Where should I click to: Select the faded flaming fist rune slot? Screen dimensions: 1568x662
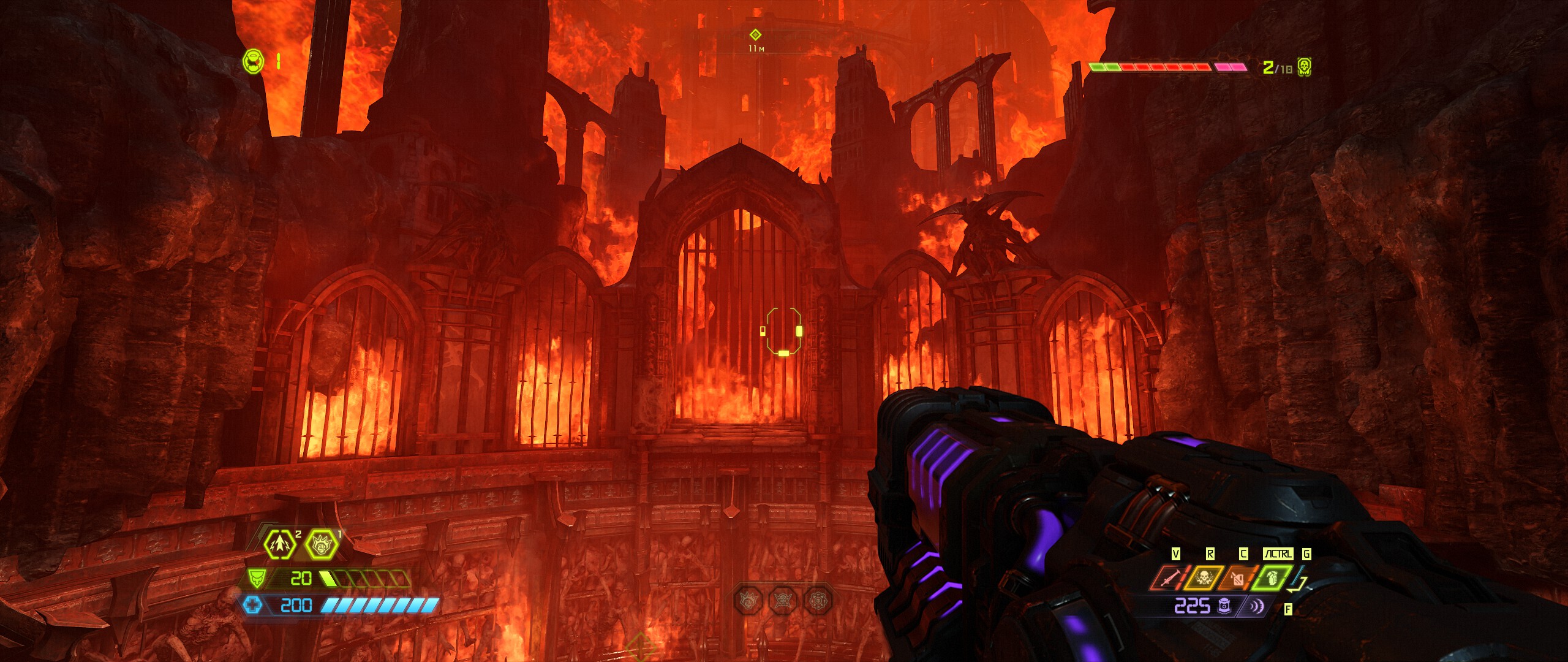749,600
